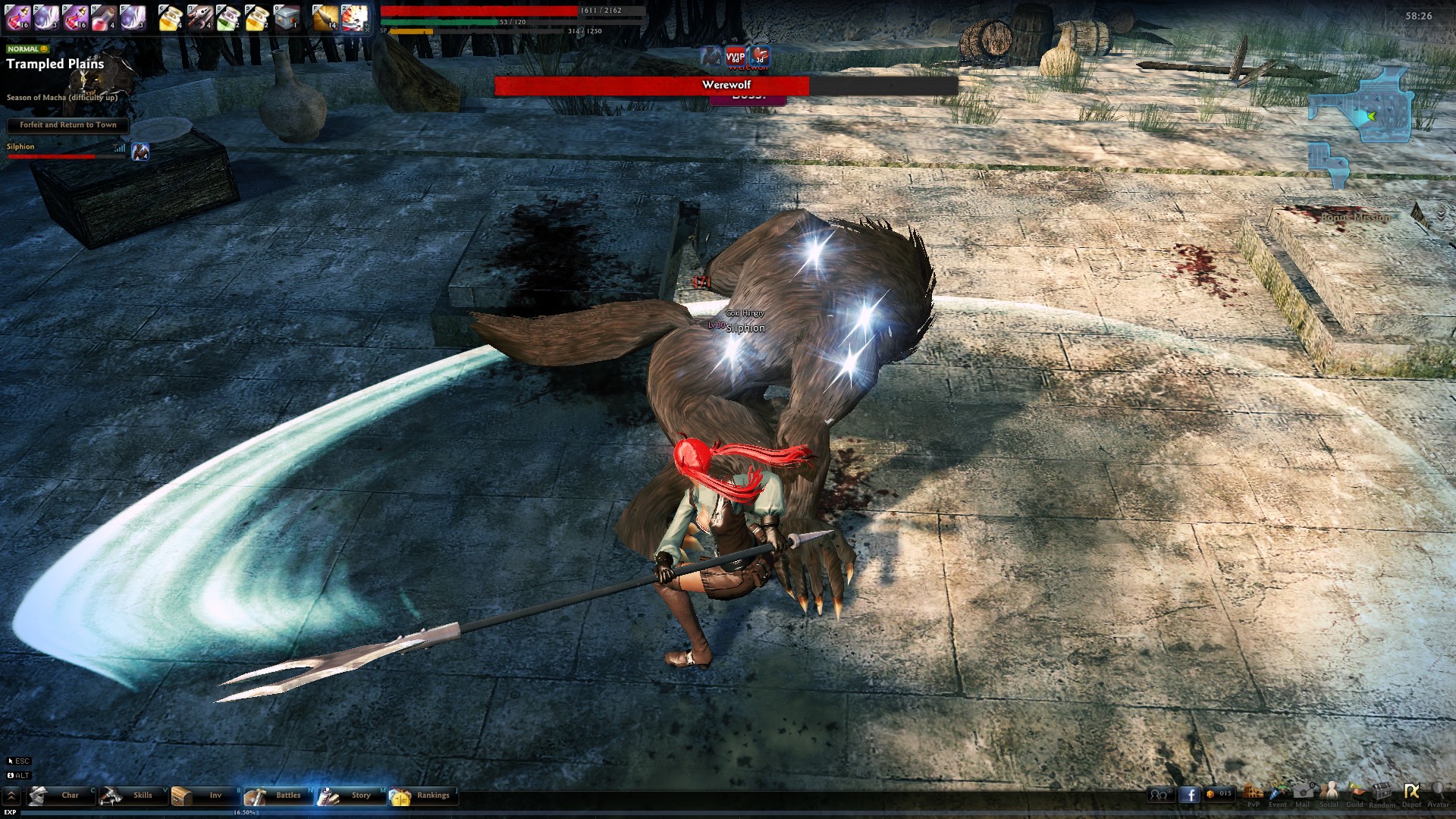Open the Char menu
Screen dimensions: 1456x819
(x=61, y=795)
